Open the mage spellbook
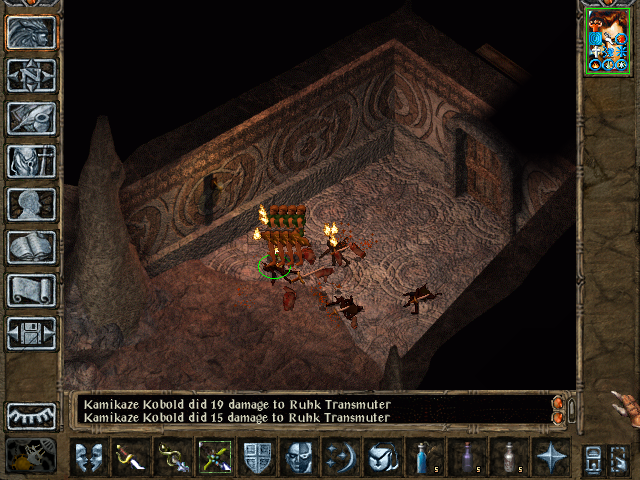 pos(31,247)
